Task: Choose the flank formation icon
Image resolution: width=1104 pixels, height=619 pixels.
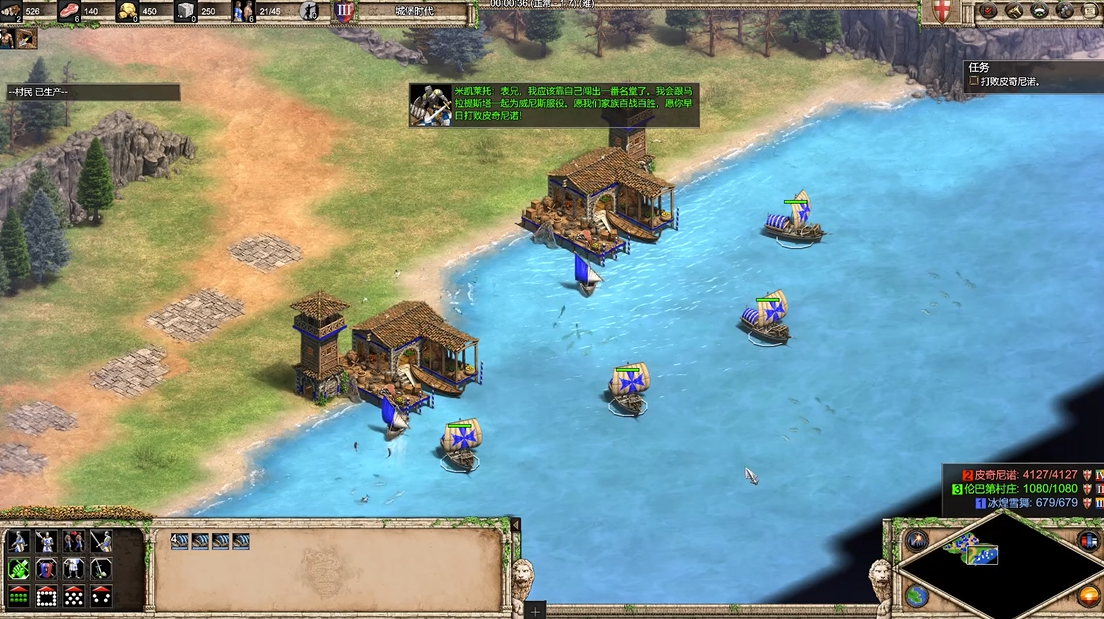Action: 101,596
